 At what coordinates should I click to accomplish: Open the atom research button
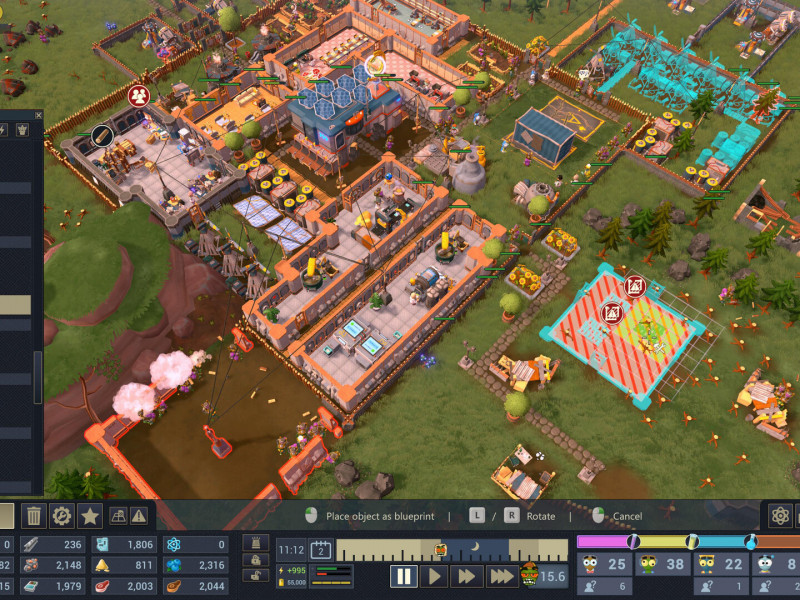[x=780, y=516]
